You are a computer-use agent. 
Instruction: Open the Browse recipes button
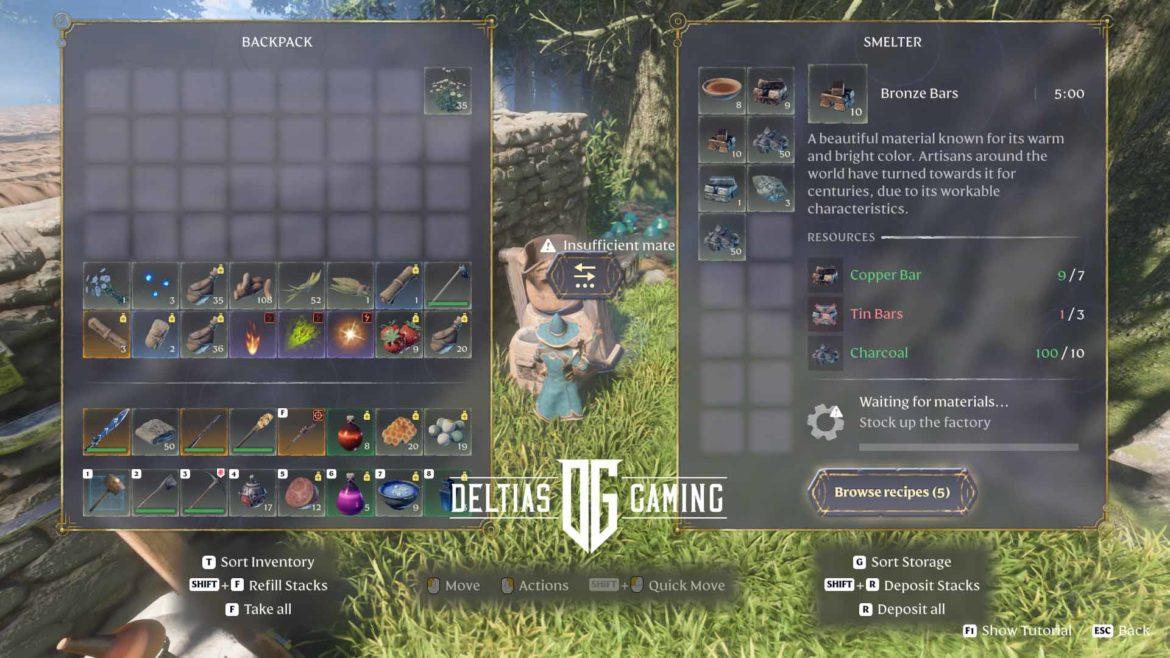(892, 492)
